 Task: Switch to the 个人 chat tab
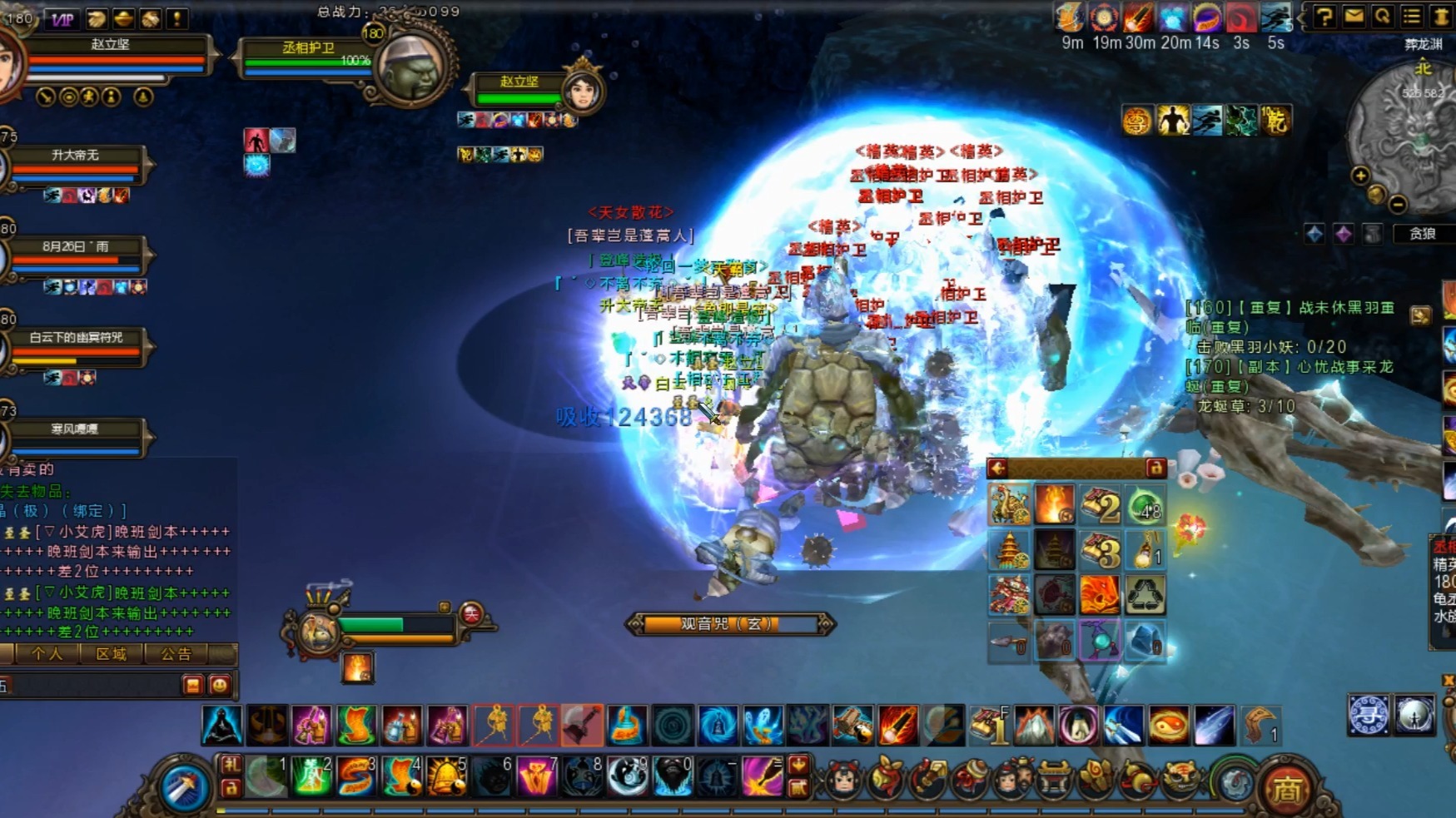click(47, 654)
